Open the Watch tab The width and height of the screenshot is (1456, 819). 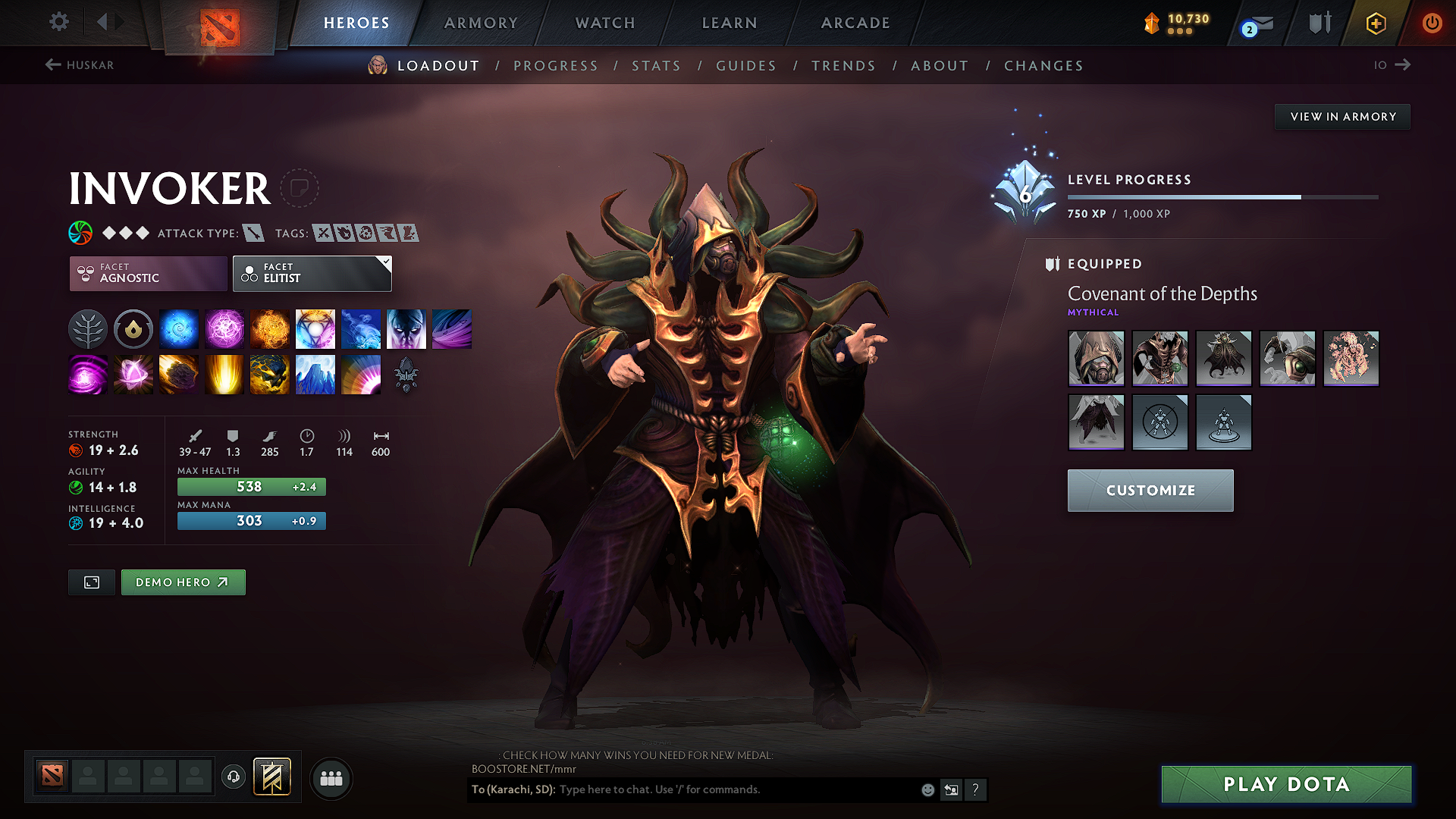point(605,23)
